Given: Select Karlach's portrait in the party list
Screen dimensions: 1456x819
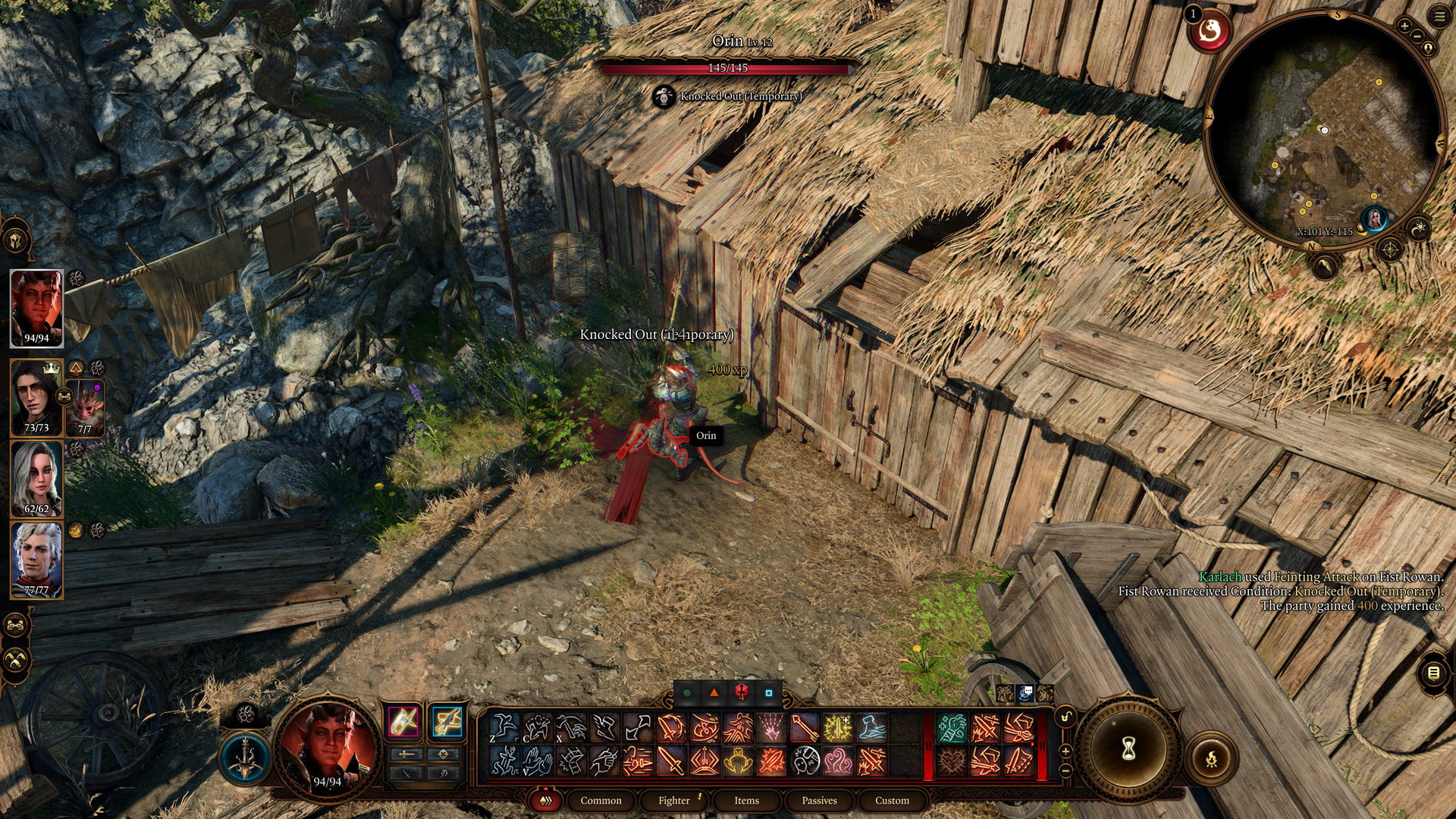Looking at the screenshot, I should coord(36,308).
